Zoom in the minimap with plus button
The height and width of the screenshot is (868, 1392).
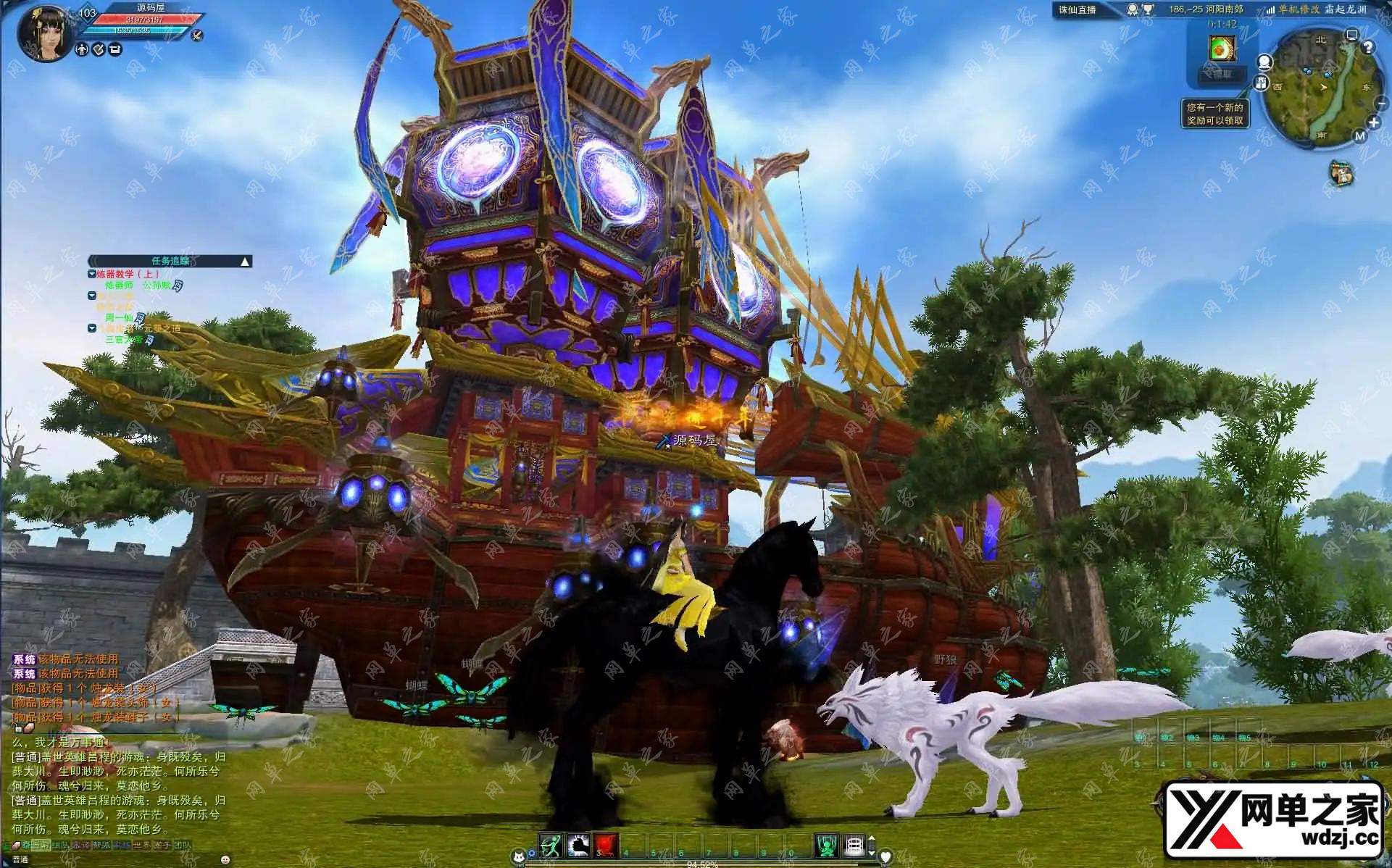point(1374,122)
